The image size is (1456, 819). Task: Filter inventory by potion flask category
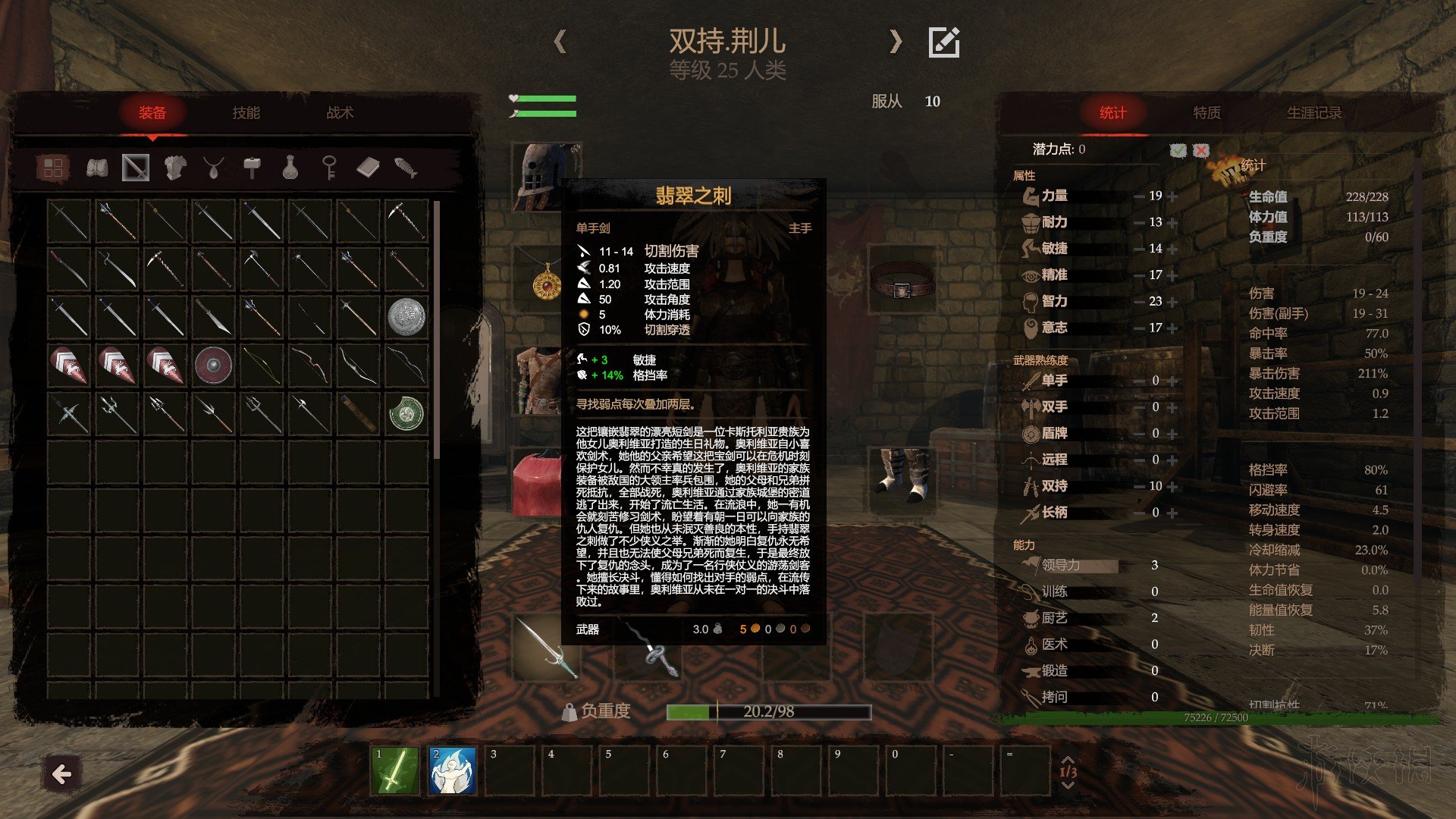(x=290, y=168)
